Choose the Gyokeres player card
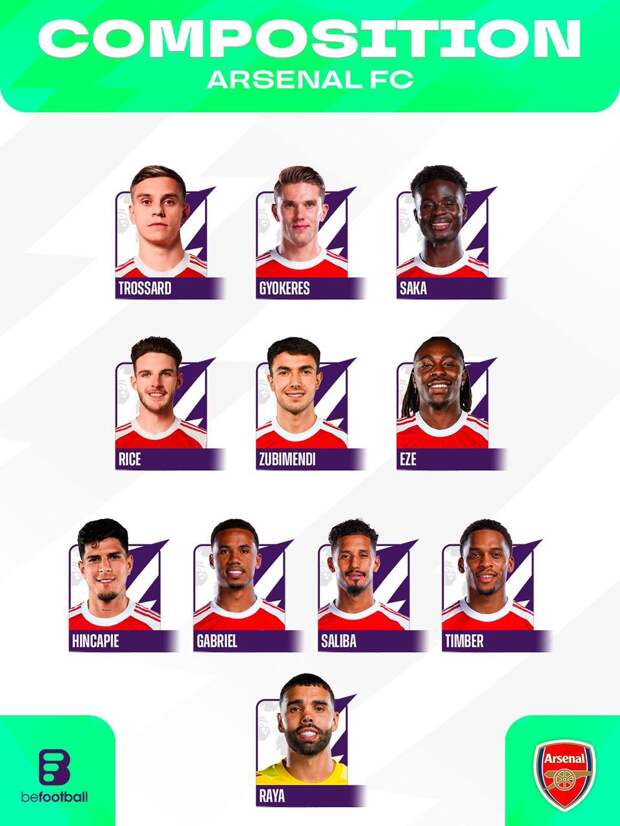Screen dimensions: 620x826 click(x=304, y=236)
